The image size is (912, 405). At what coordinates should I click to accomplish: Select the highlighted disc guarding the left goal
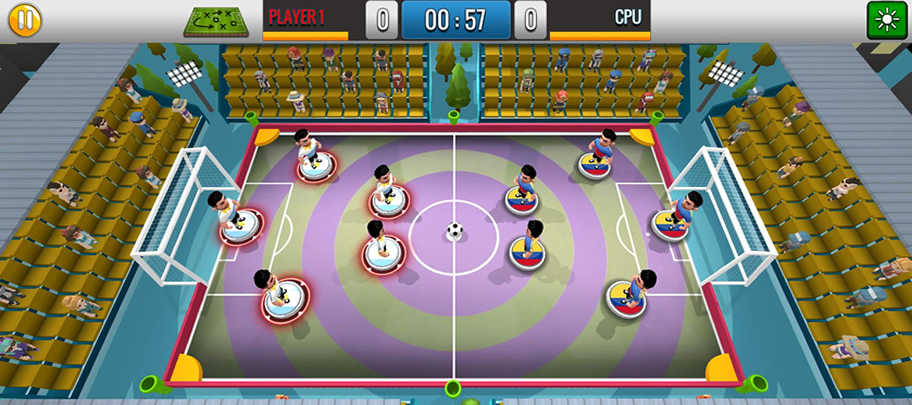click(x=241, y=223)
